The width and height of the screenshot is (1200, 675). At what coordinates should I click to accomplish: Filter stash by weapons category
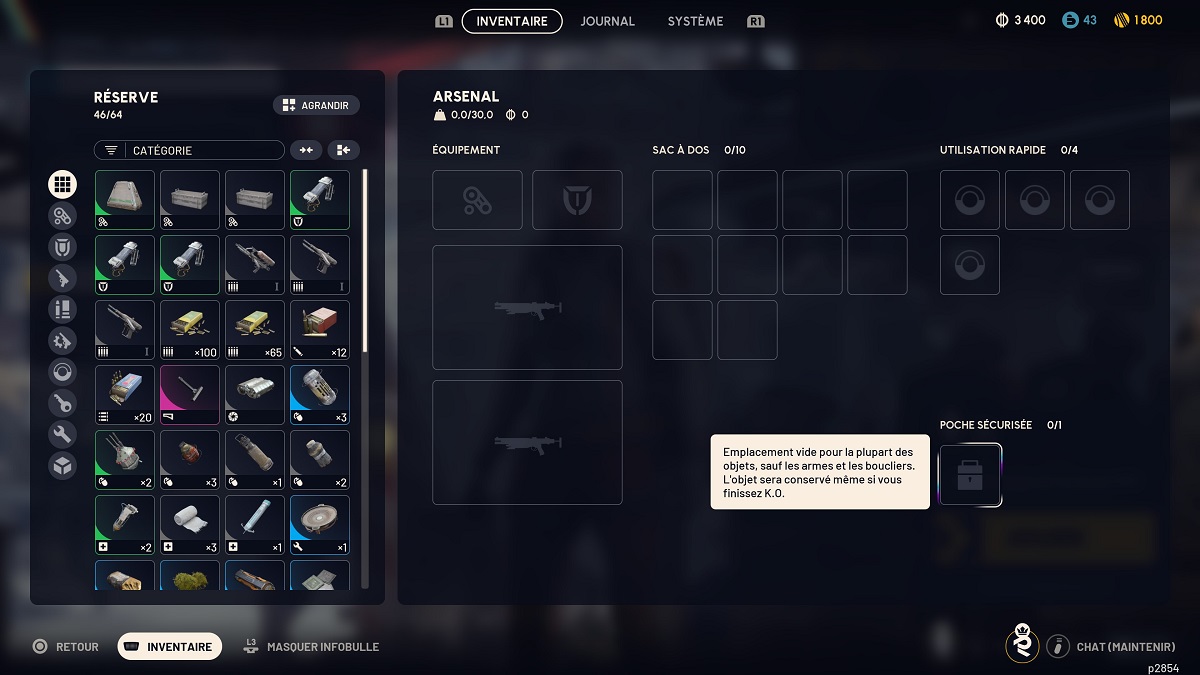[62, 278]
